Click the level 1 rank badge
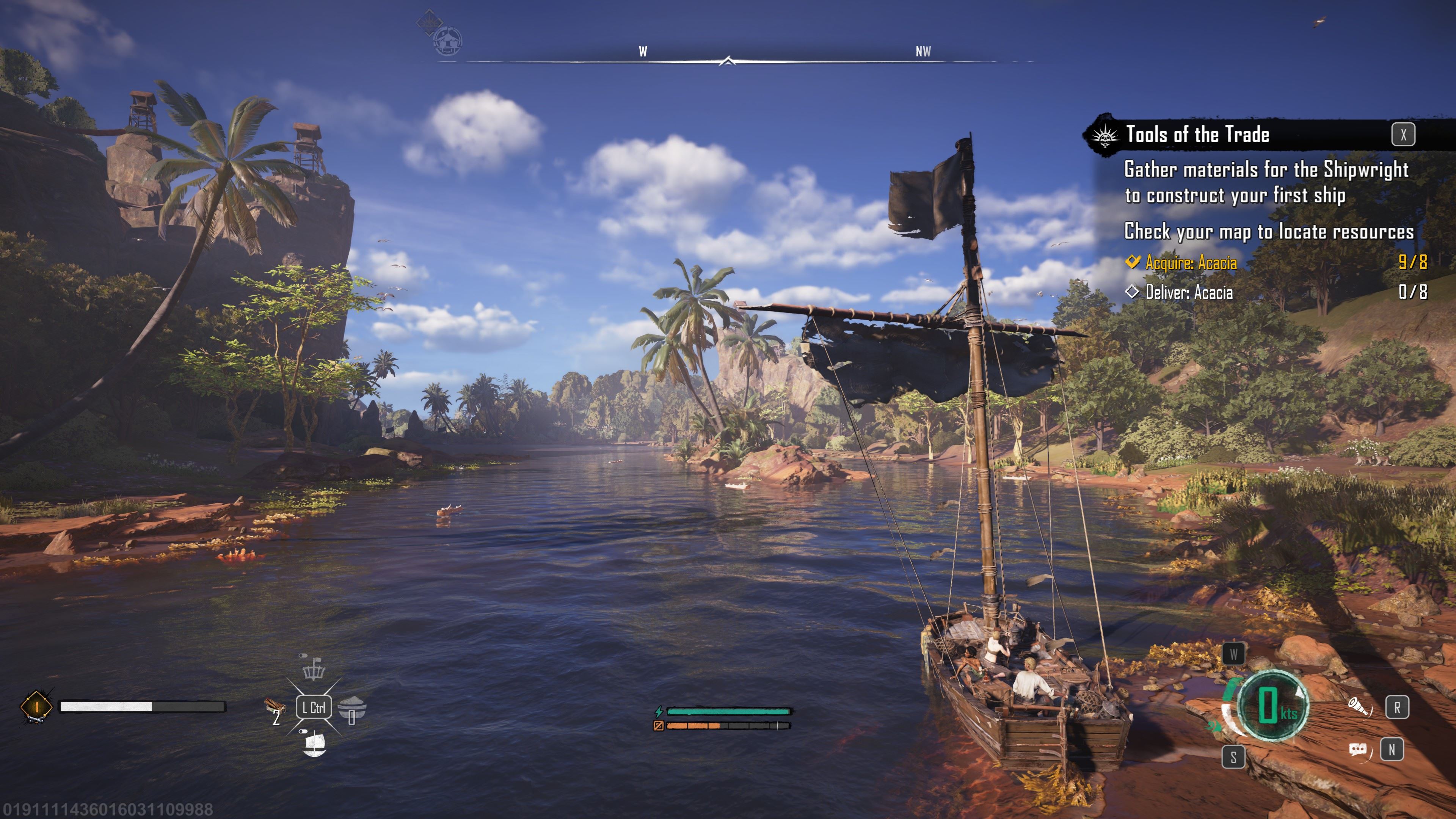 tap(36, 706)
